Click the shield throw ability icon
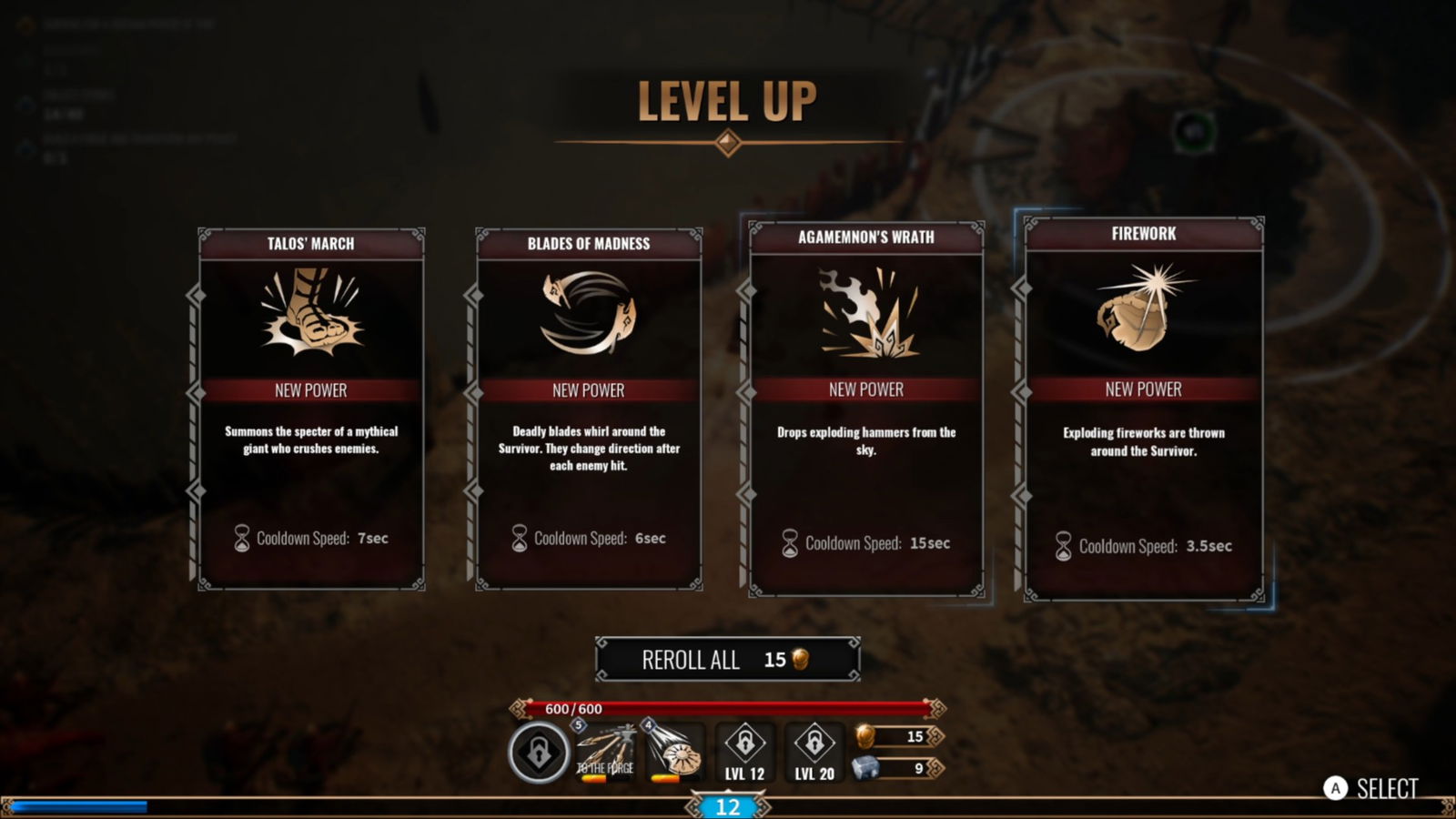Viewport: 1456px width, 819px height. (x=675, y=752)
